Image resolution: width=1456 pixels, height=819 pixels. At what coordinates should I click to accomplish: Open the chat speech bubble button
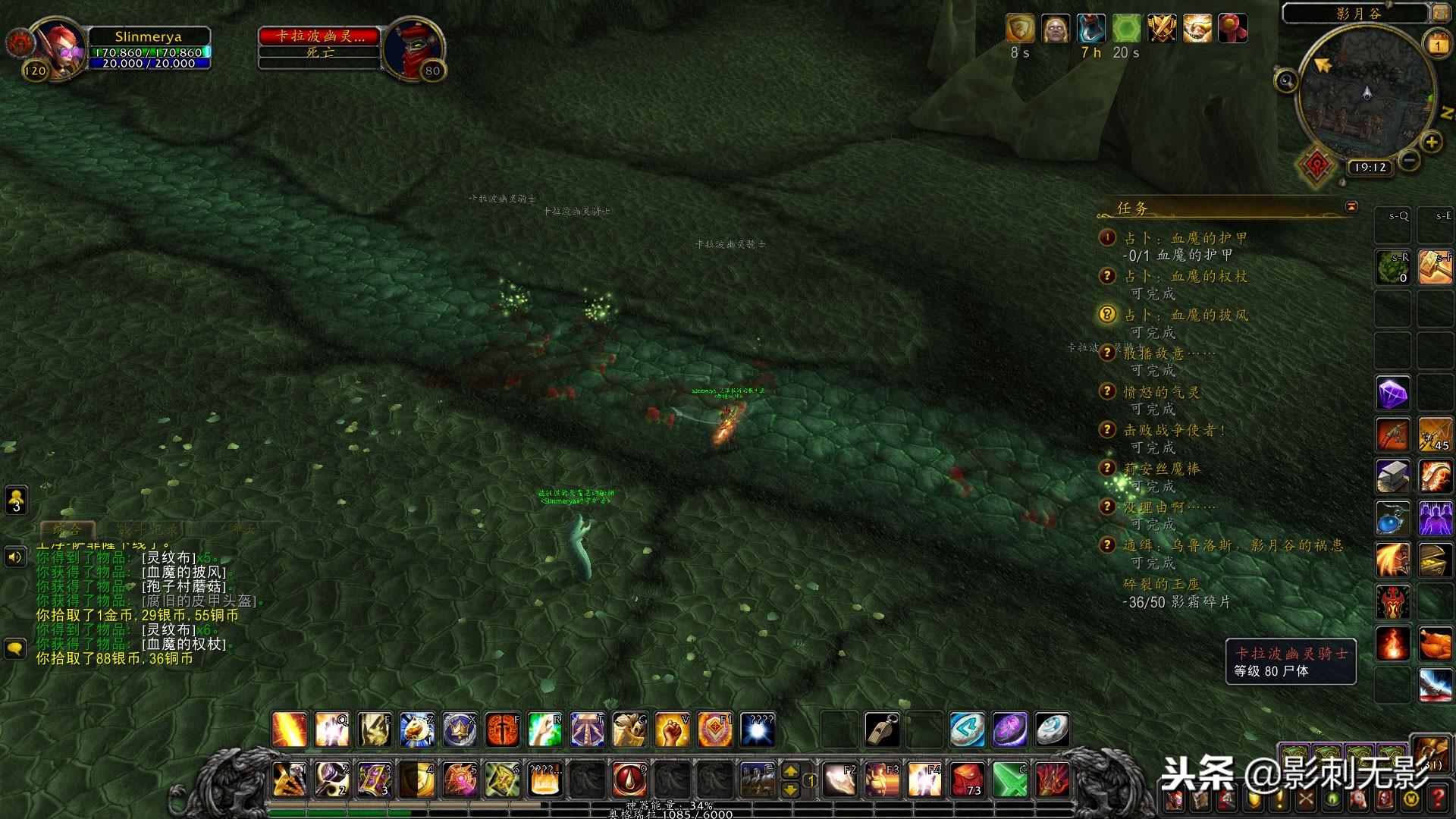(x=15, y=649)
